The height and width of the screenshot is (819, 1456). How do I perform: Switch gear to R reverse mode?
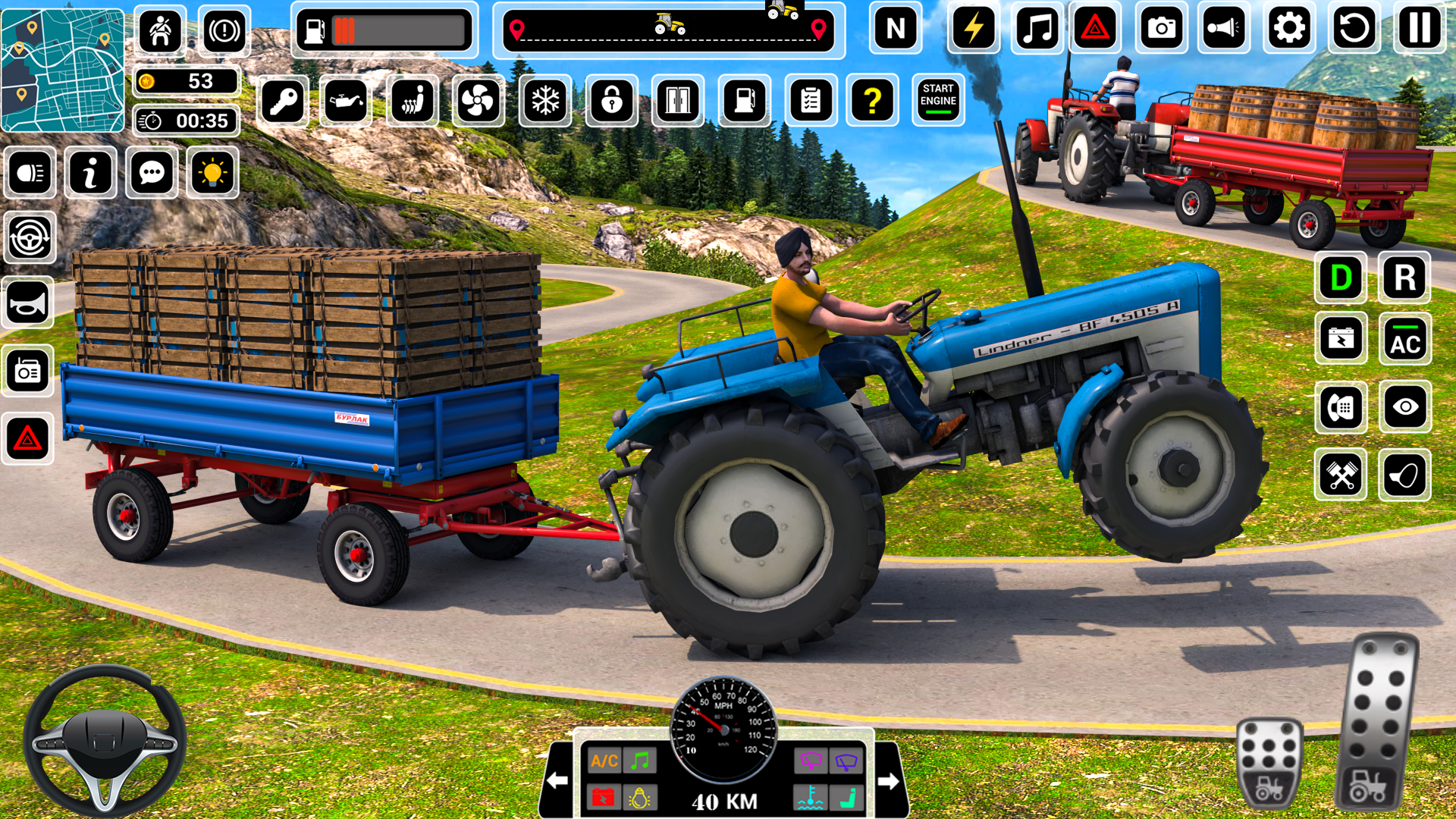(1405, 277)
